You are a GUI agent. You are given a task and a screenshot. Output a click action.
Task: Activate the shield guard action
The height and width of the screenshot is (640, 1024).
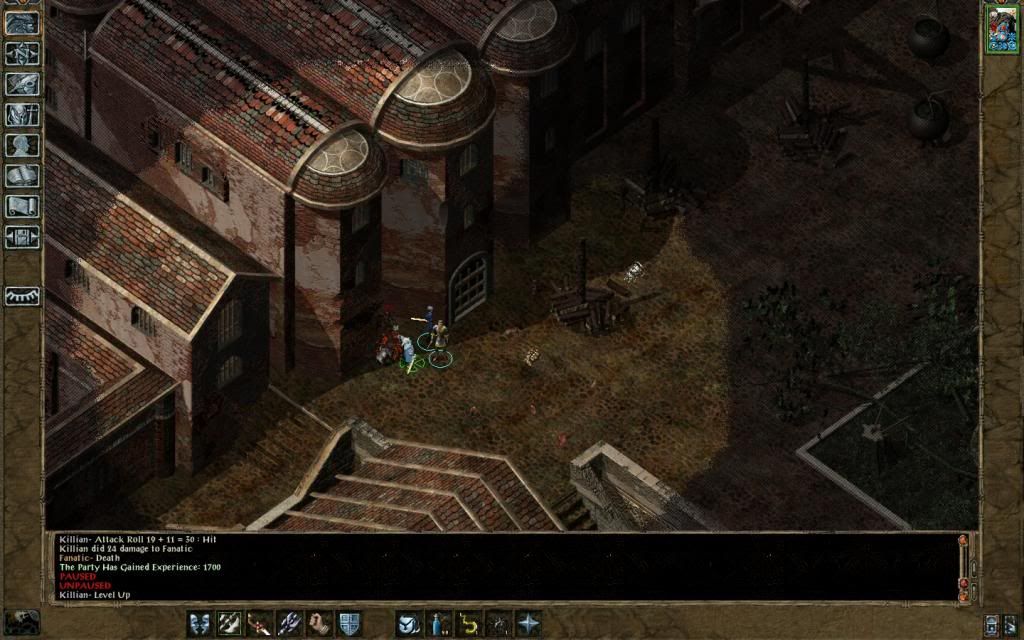click(x=349, y=624)
